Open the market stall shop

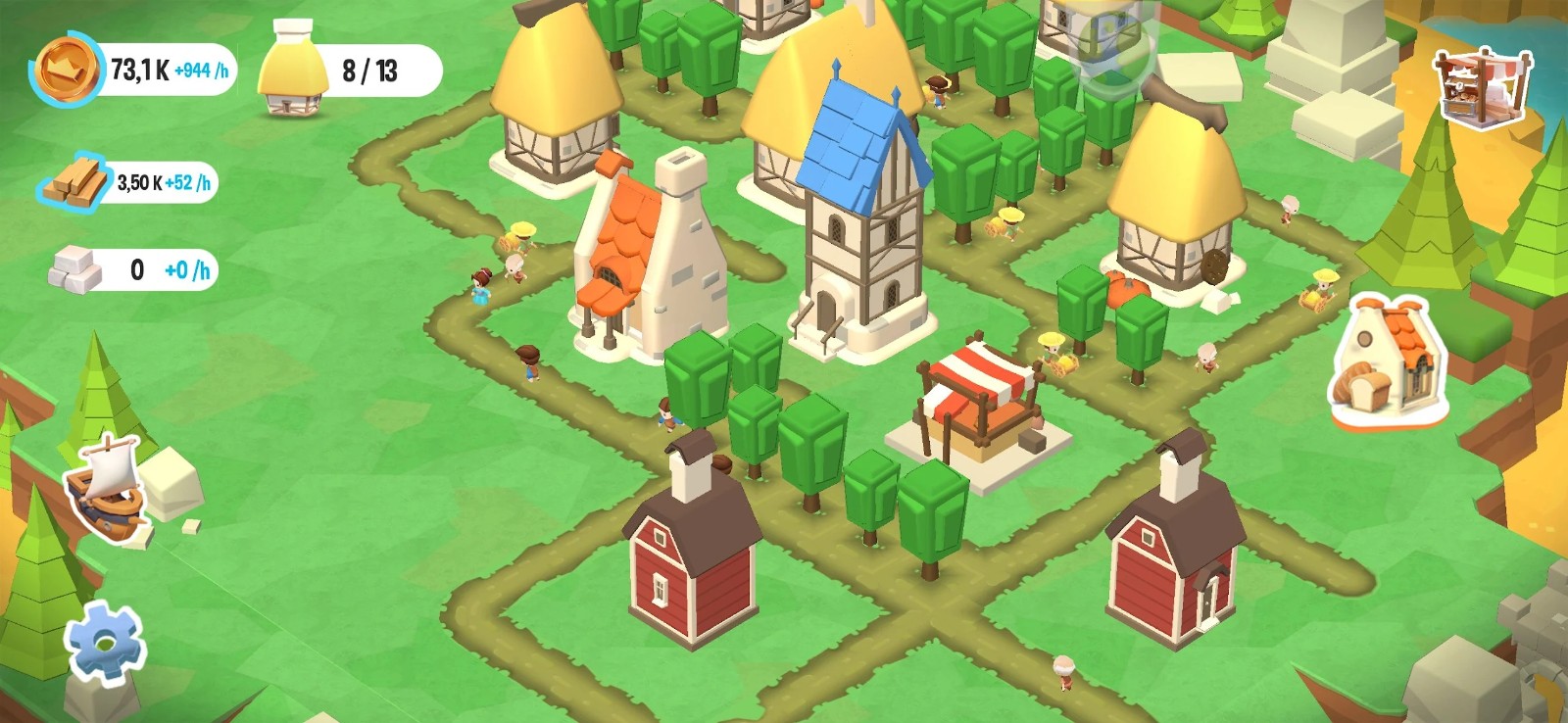[x=1482, y=88]
